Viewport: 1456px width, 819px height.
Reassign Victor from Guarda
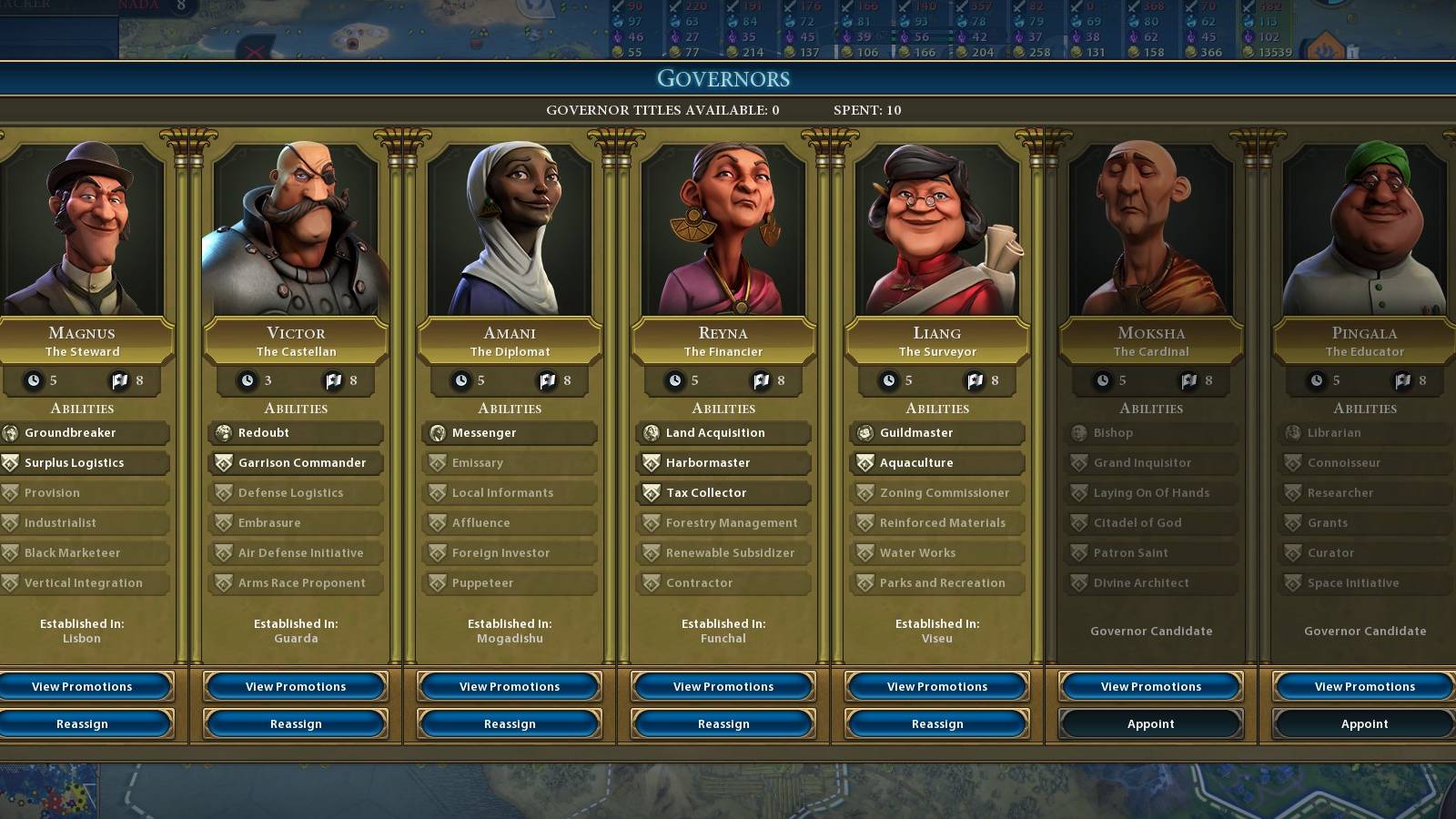pyautogui.click(x=295, y=723)
